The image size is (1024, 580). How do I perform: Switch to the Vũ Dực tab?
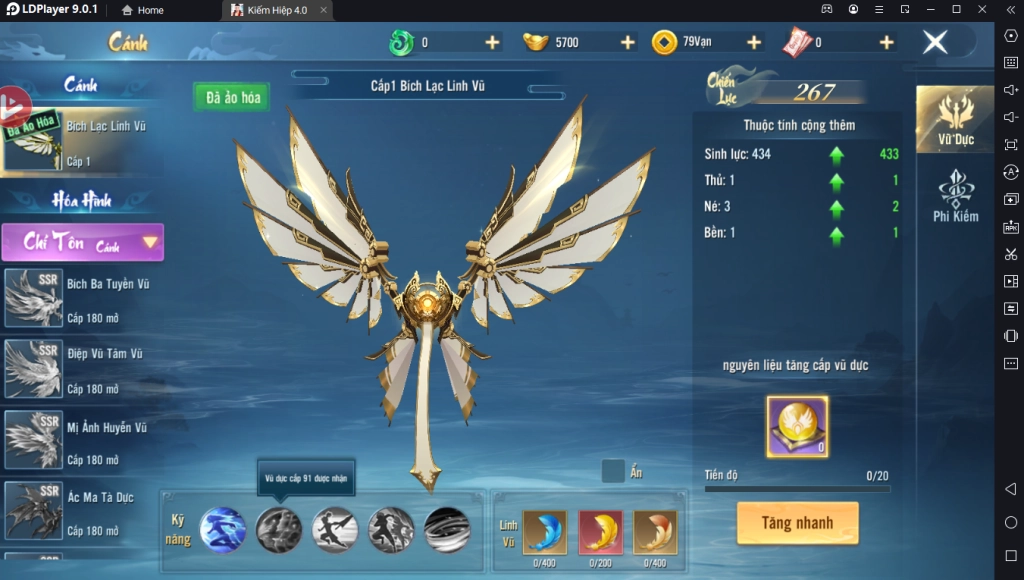[955, 120]
